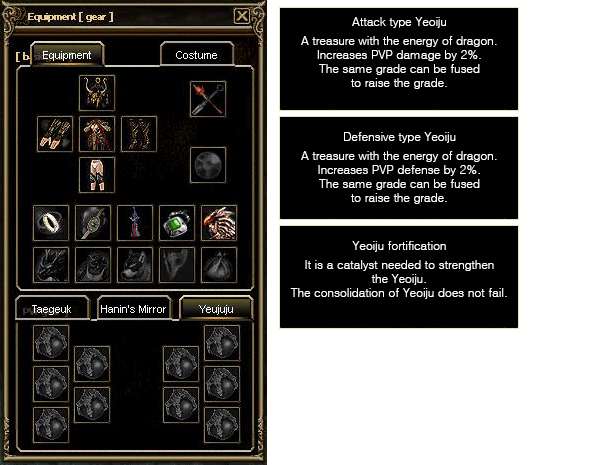Choose the leg armor slot
This screenshot has height=465, width=600.
[139, 134]
